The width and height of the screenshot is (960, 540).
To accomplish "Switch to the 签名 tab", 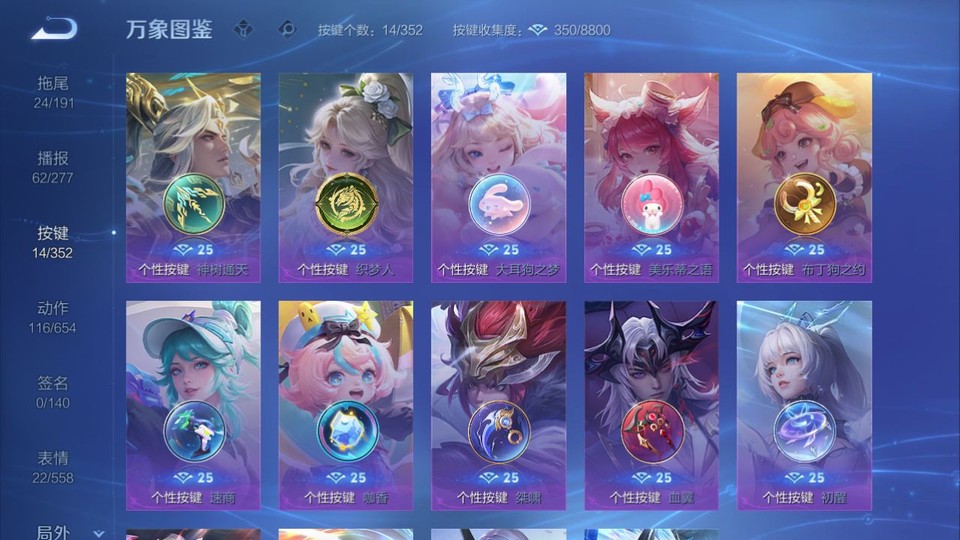I will pos(54,391).
